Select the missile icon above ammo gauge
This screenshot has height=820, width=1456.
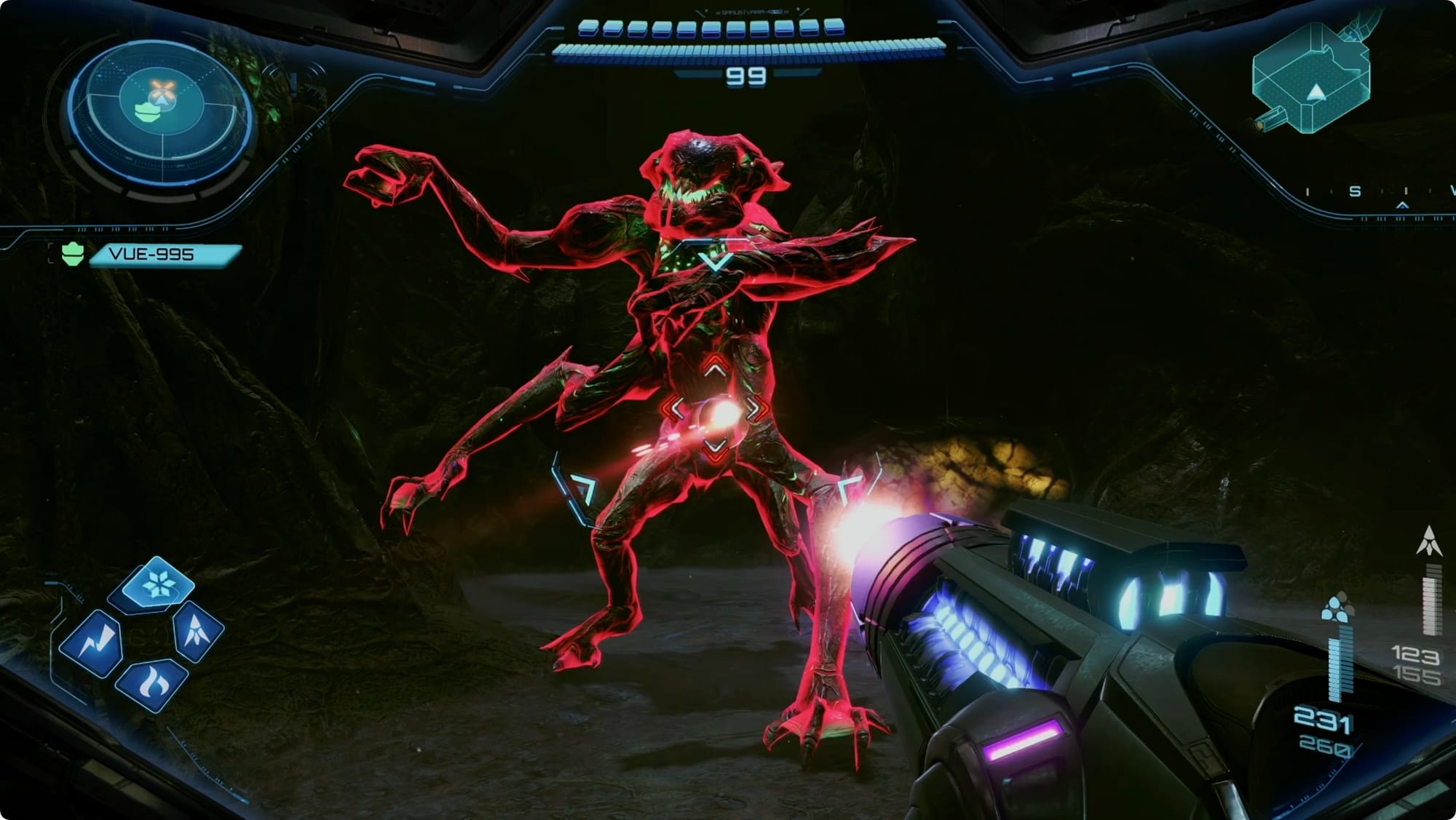1430,541
